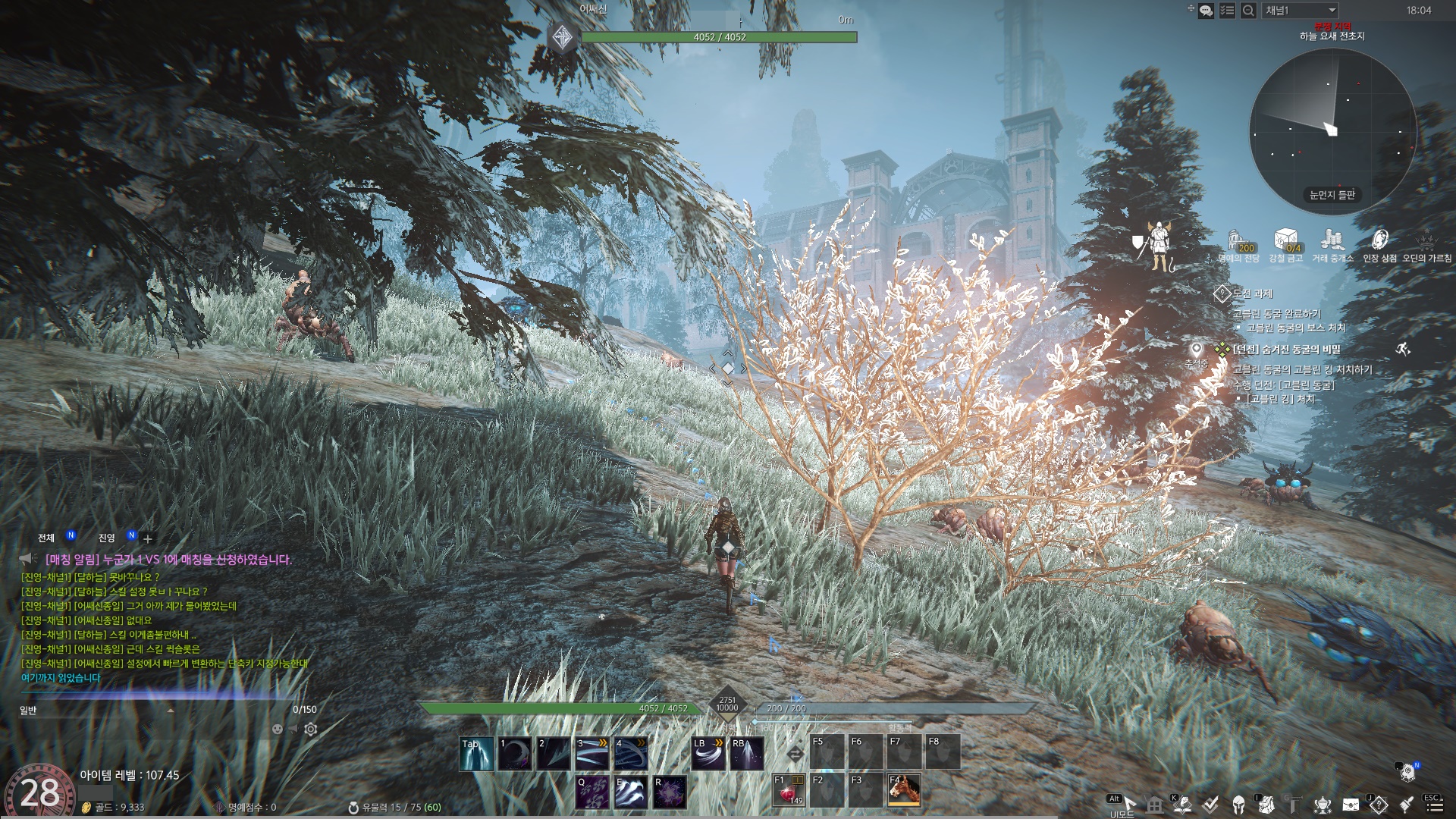The width and height of the screenshot is (1456, 819).
Task: Open the 거래 중개소 trading post
Action: 1332,241
